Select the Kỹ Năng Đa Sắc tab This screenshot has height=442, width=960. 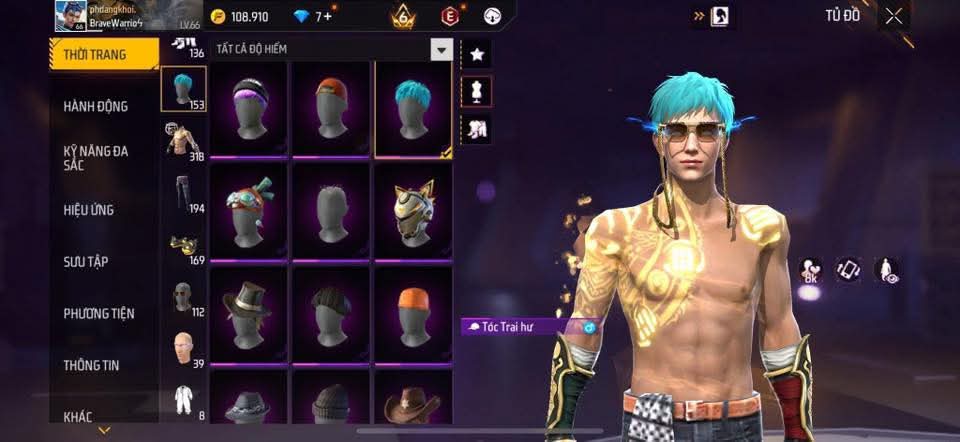95,157
